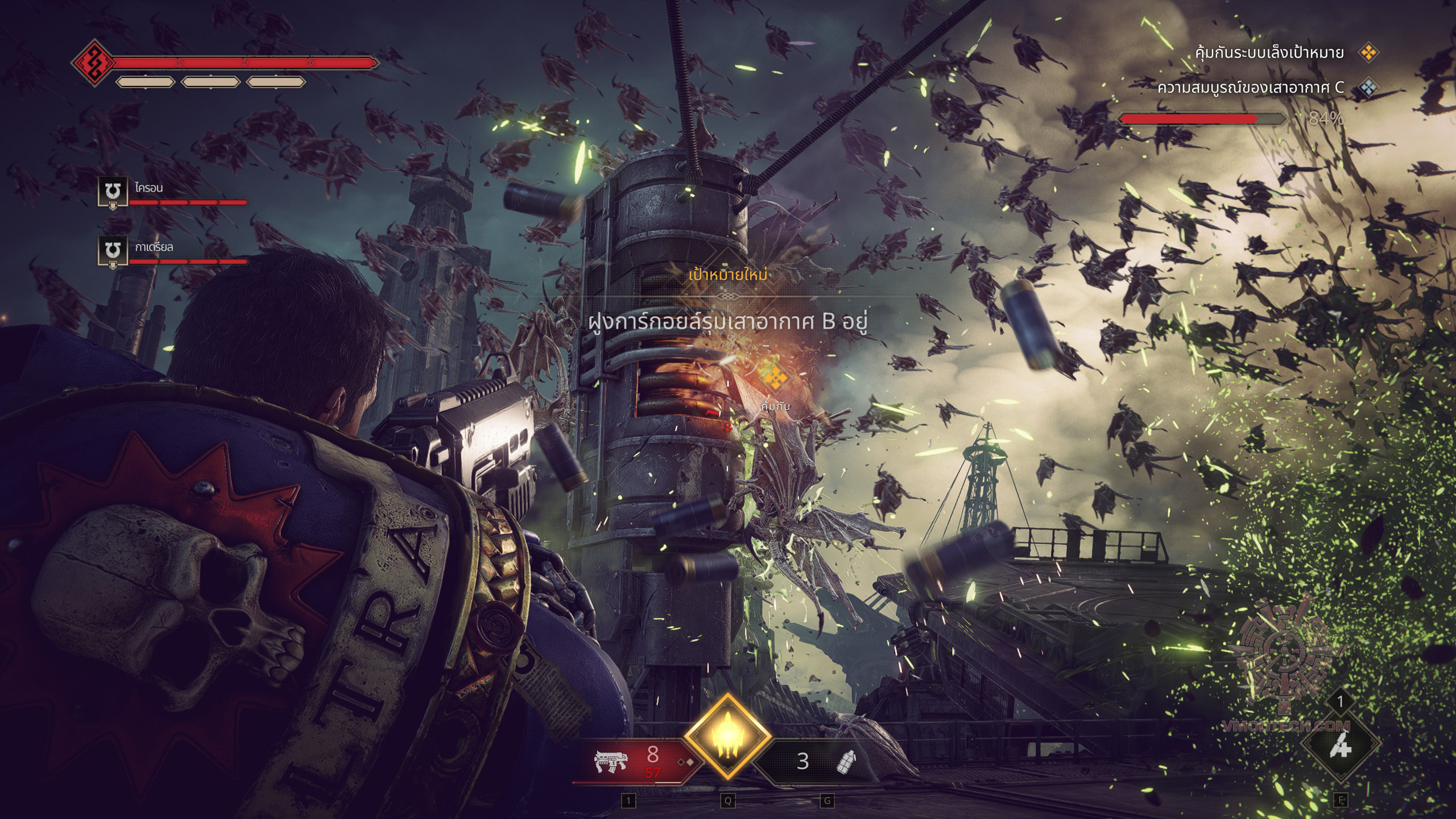This screenshot has height=819, width=1456.
Task: Select the ความสมบูรณ์ของเสาอากาศ C objective entry
Action: pos(1250,88)
